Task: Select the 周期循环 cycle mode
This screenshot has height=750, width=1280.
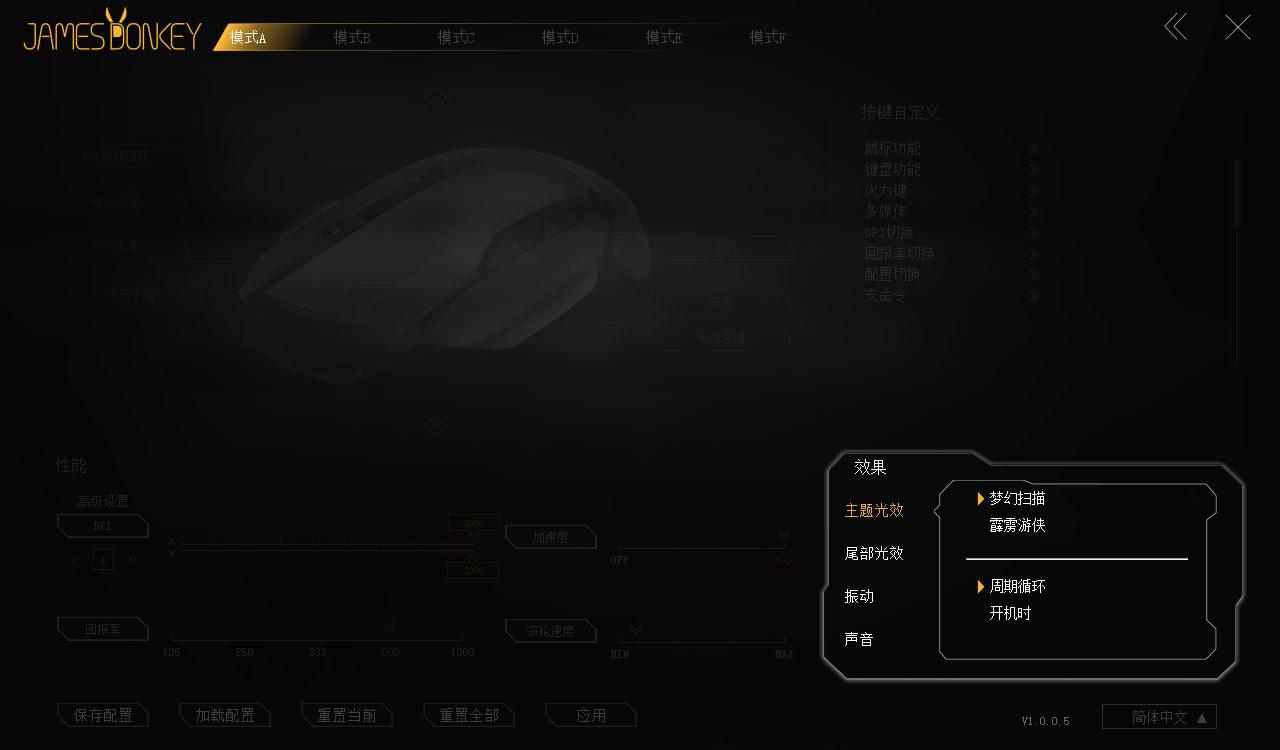Action: point(1017,587)
